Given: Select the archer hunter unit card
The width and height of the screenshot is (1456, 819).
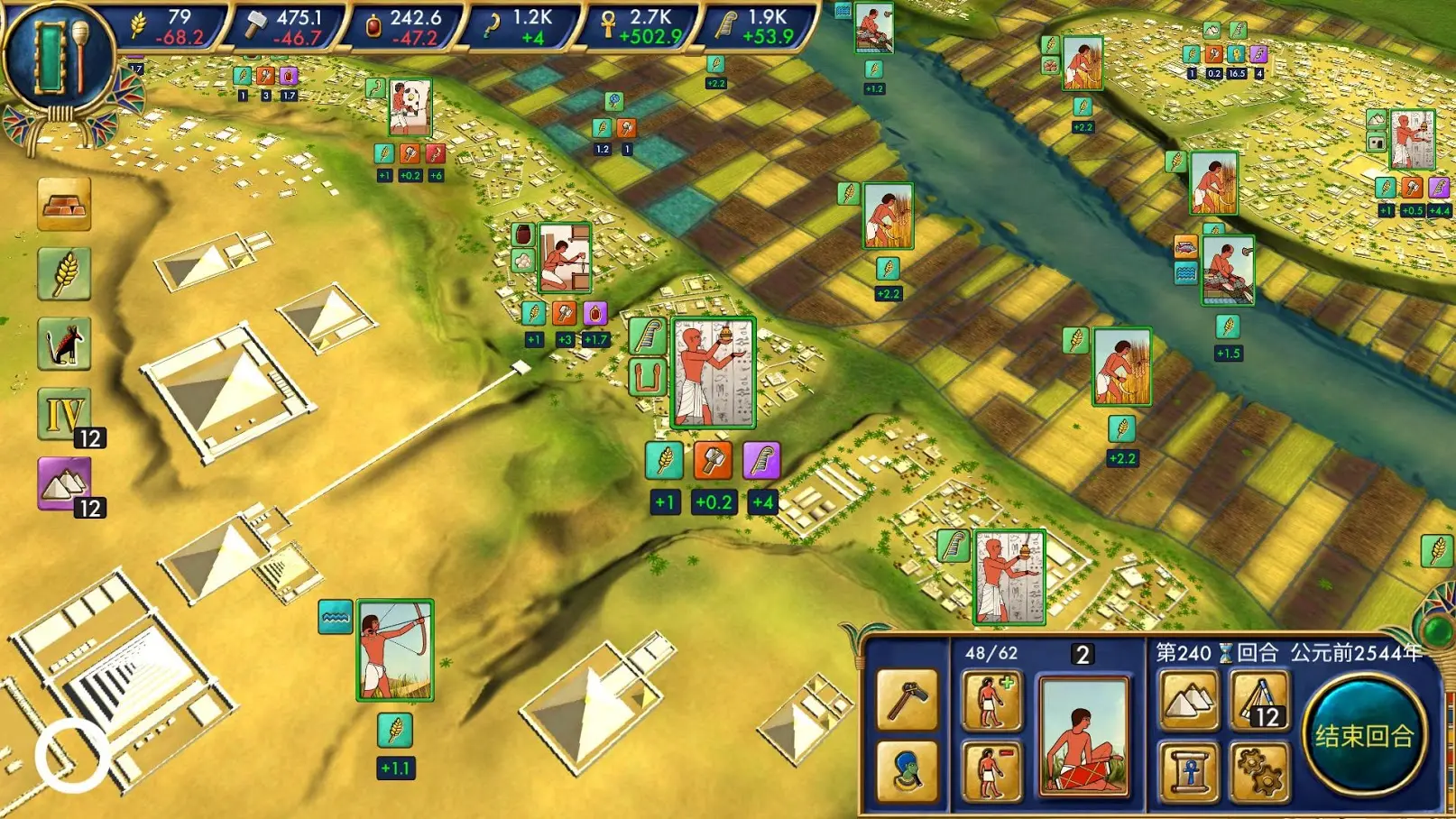Looking at the screenshot, I should 395,649.
